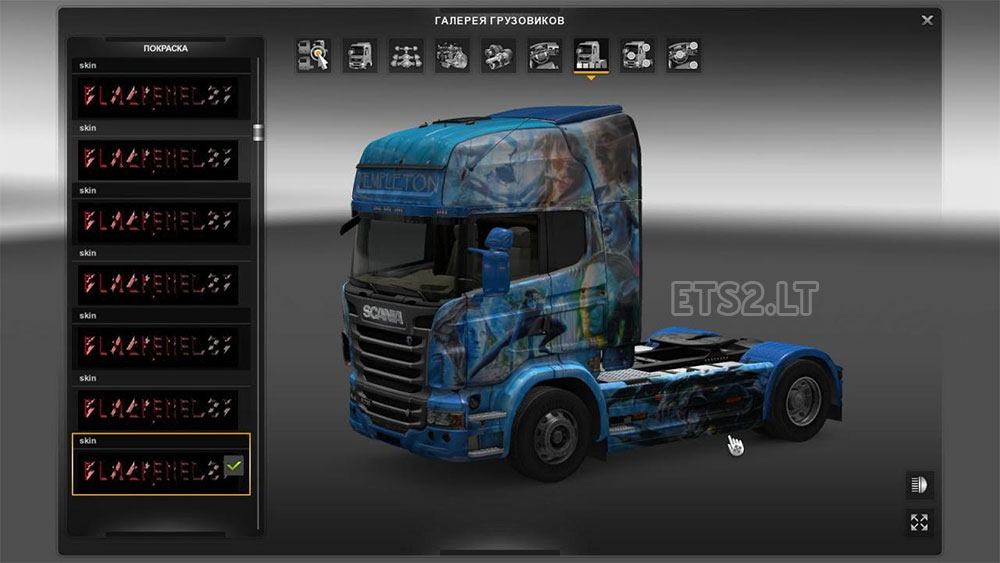This screenshot has width=1000, height=563.
Task: Click the paint list scrollbar handle
Action: 258,133
